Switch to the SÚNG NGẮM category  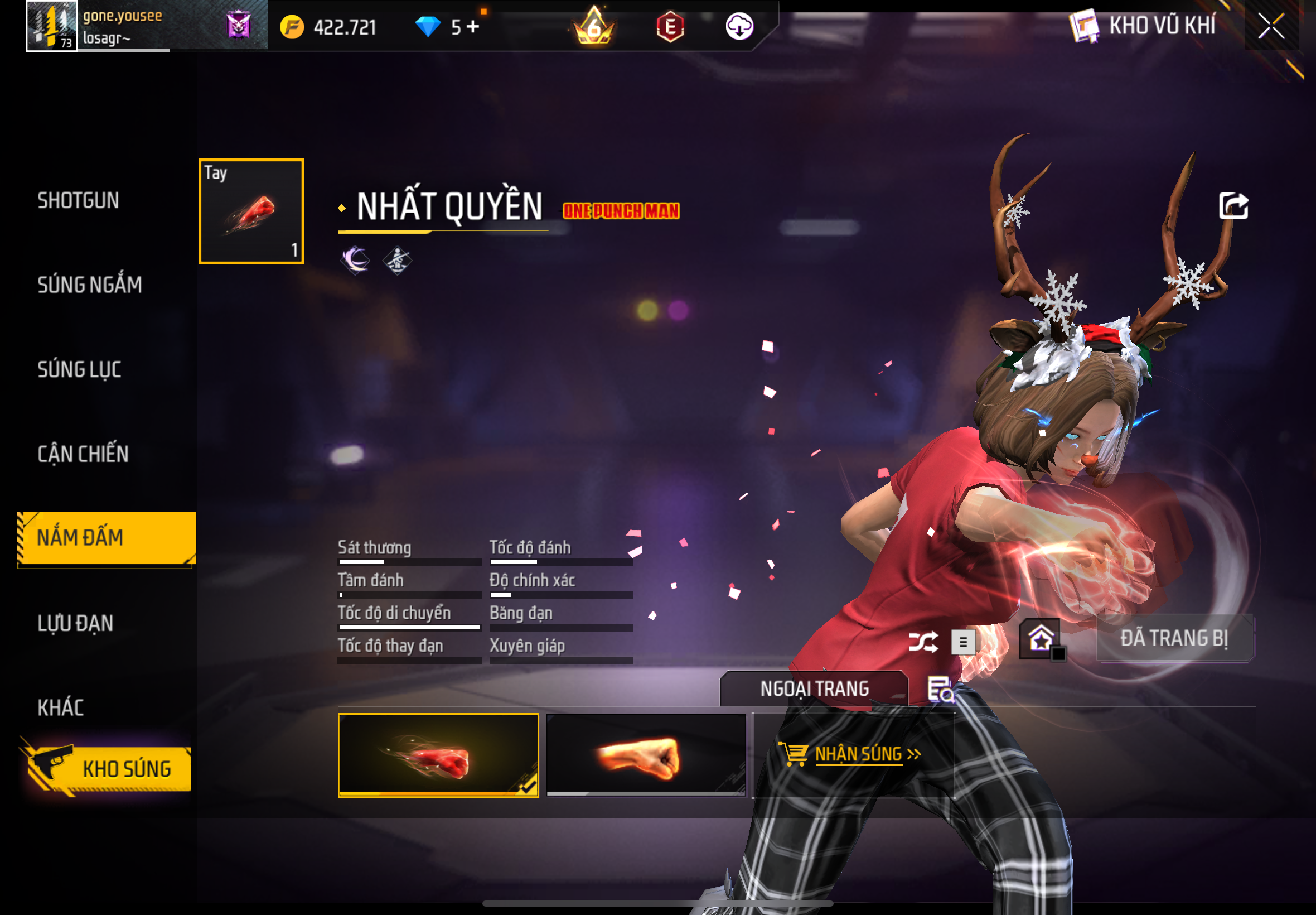pyautogui.click(x=89, y=285)
